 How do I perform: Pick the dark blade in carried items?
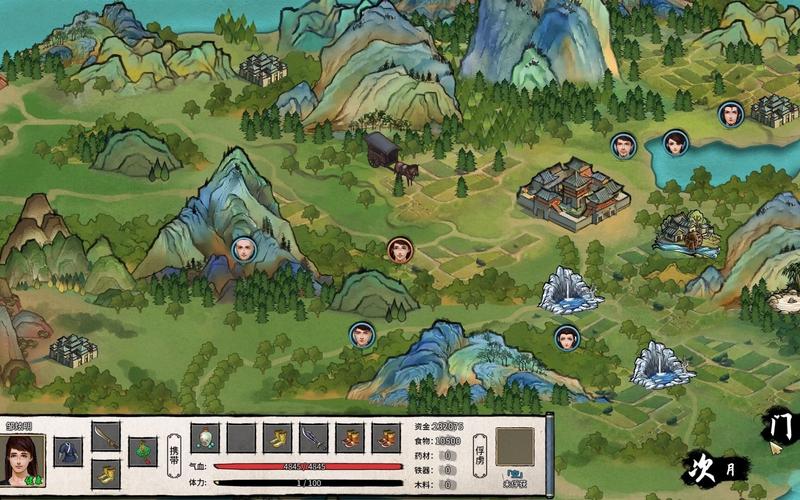point(313,438)
